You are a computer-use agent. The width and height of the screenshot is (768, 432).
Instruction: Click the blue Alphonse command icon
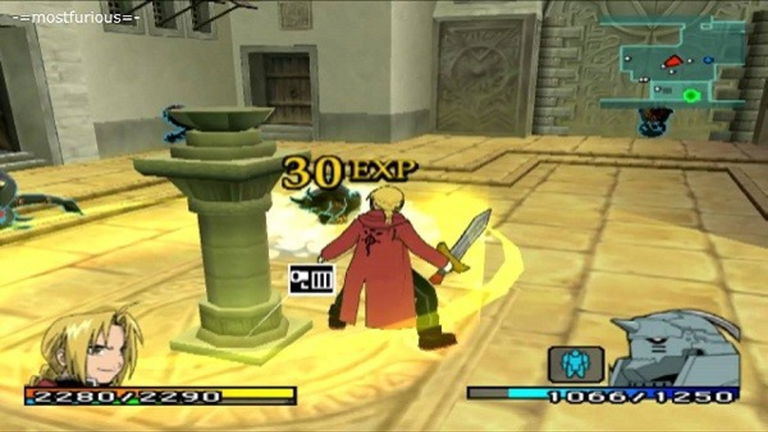point(575,363)
